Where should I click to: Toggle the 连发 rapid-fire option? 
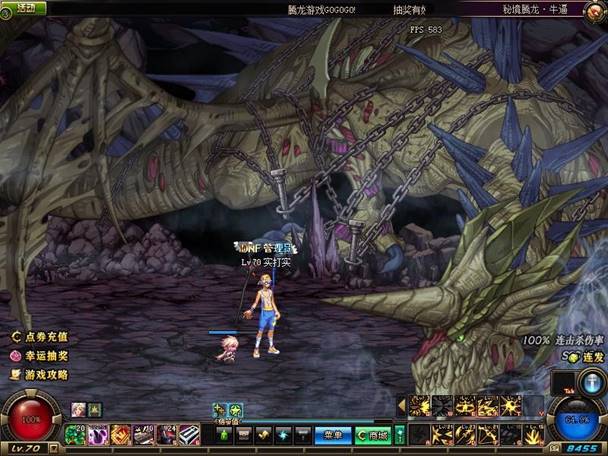[570, 356]
